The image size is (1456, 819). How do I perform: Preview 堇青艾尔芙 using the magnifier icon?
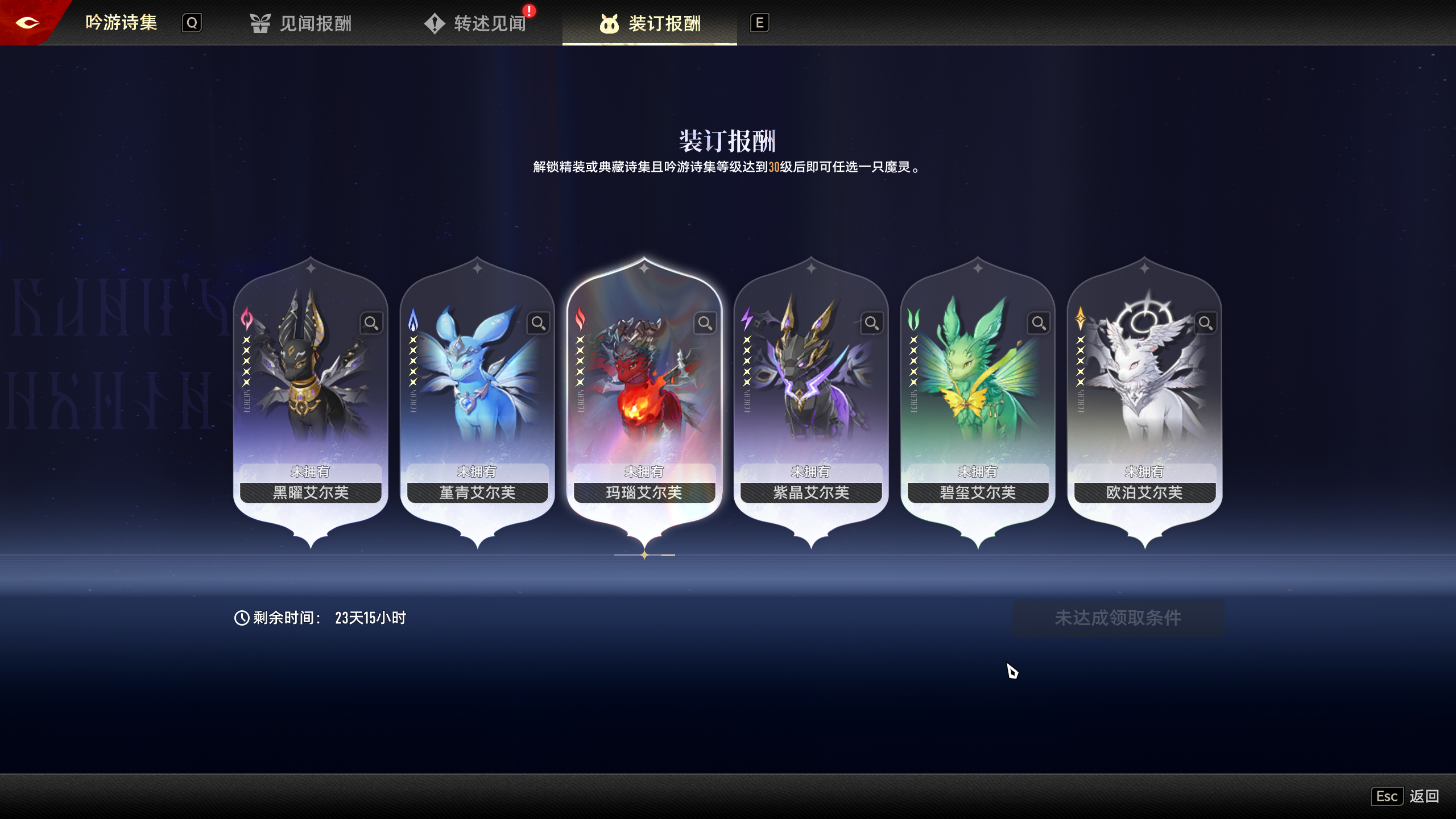538,323
